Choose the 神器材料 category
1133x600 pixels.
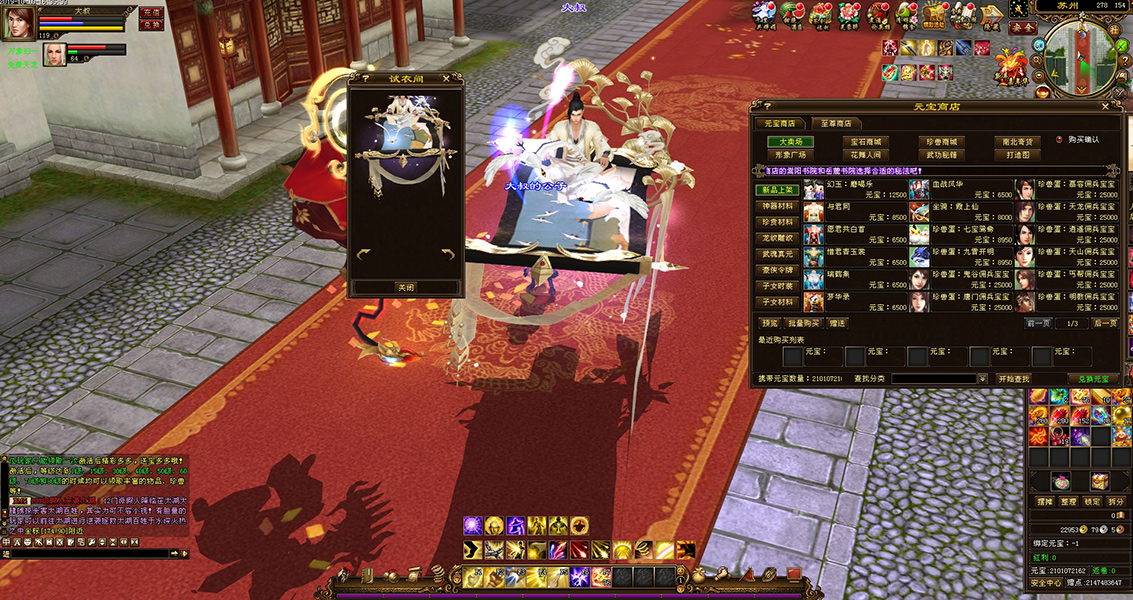(x=777, y=206)
